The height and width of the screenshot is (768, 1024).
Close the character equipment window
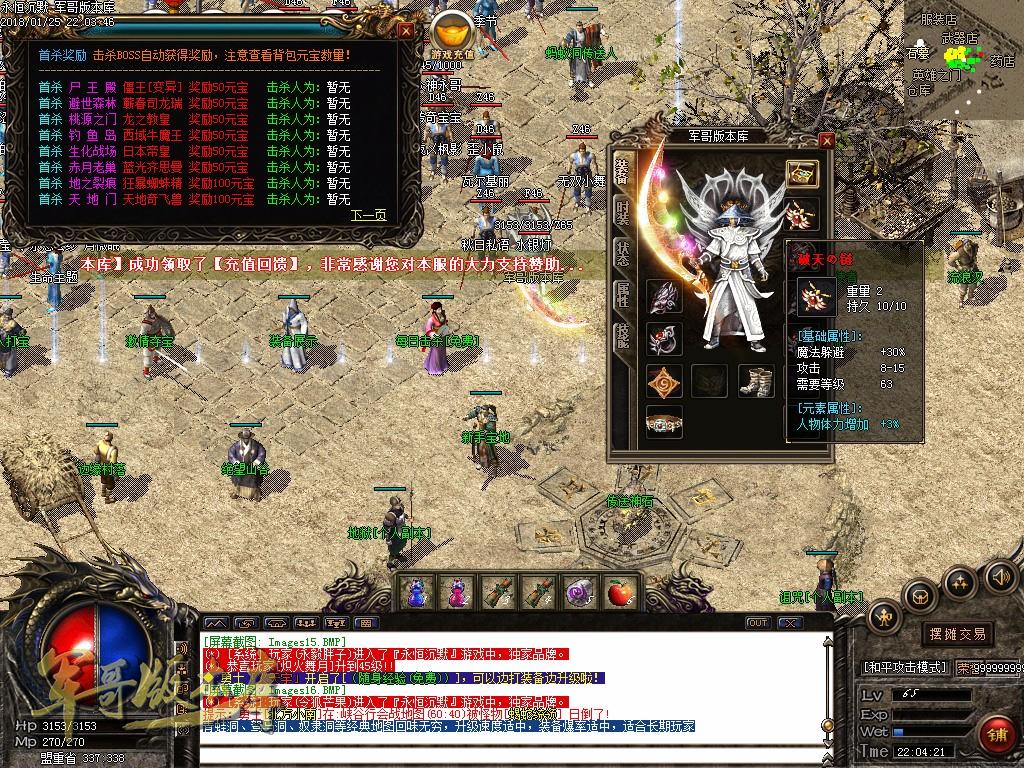coord(826,141)
